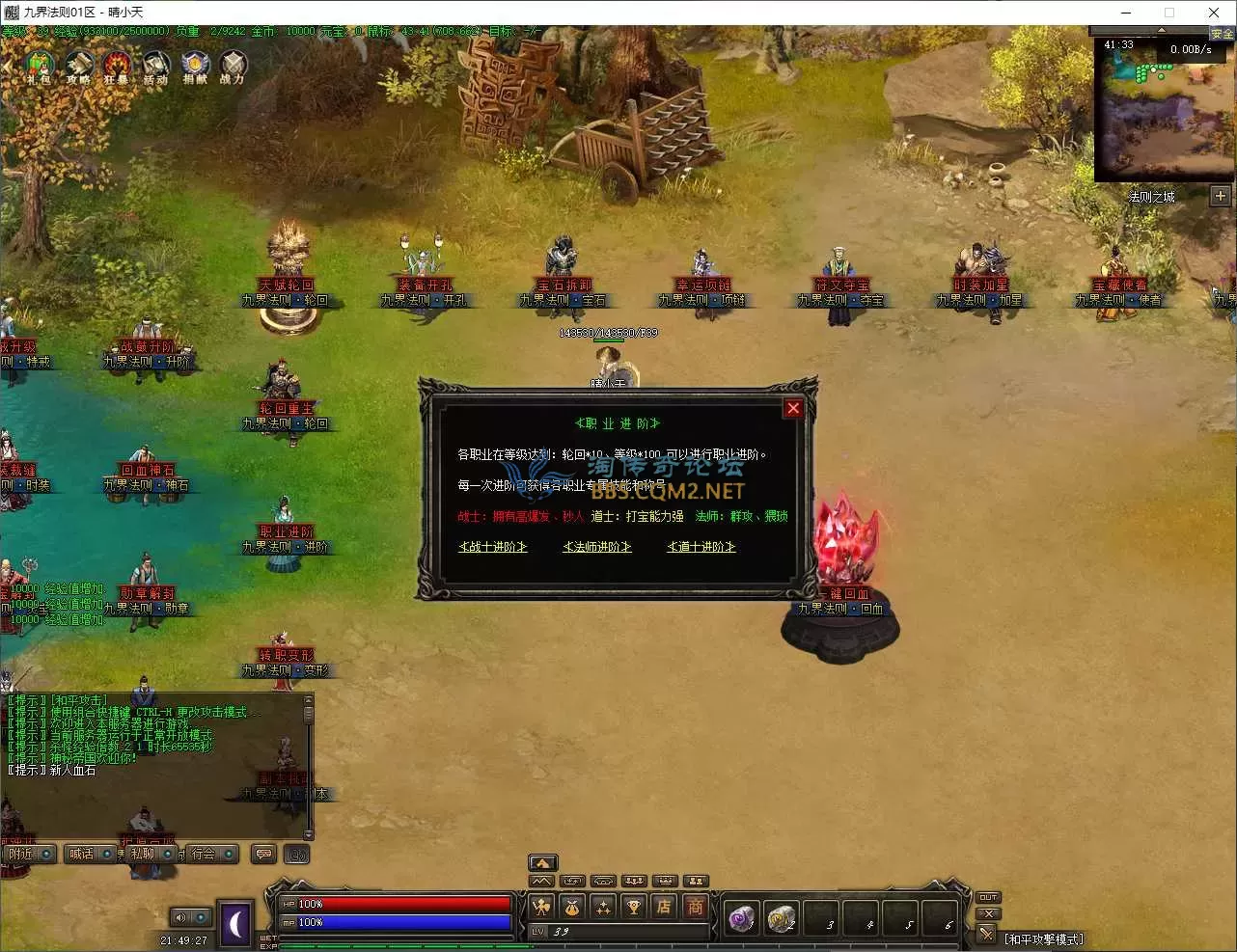Open the 店 shop button on the bar

click(664, 907)
